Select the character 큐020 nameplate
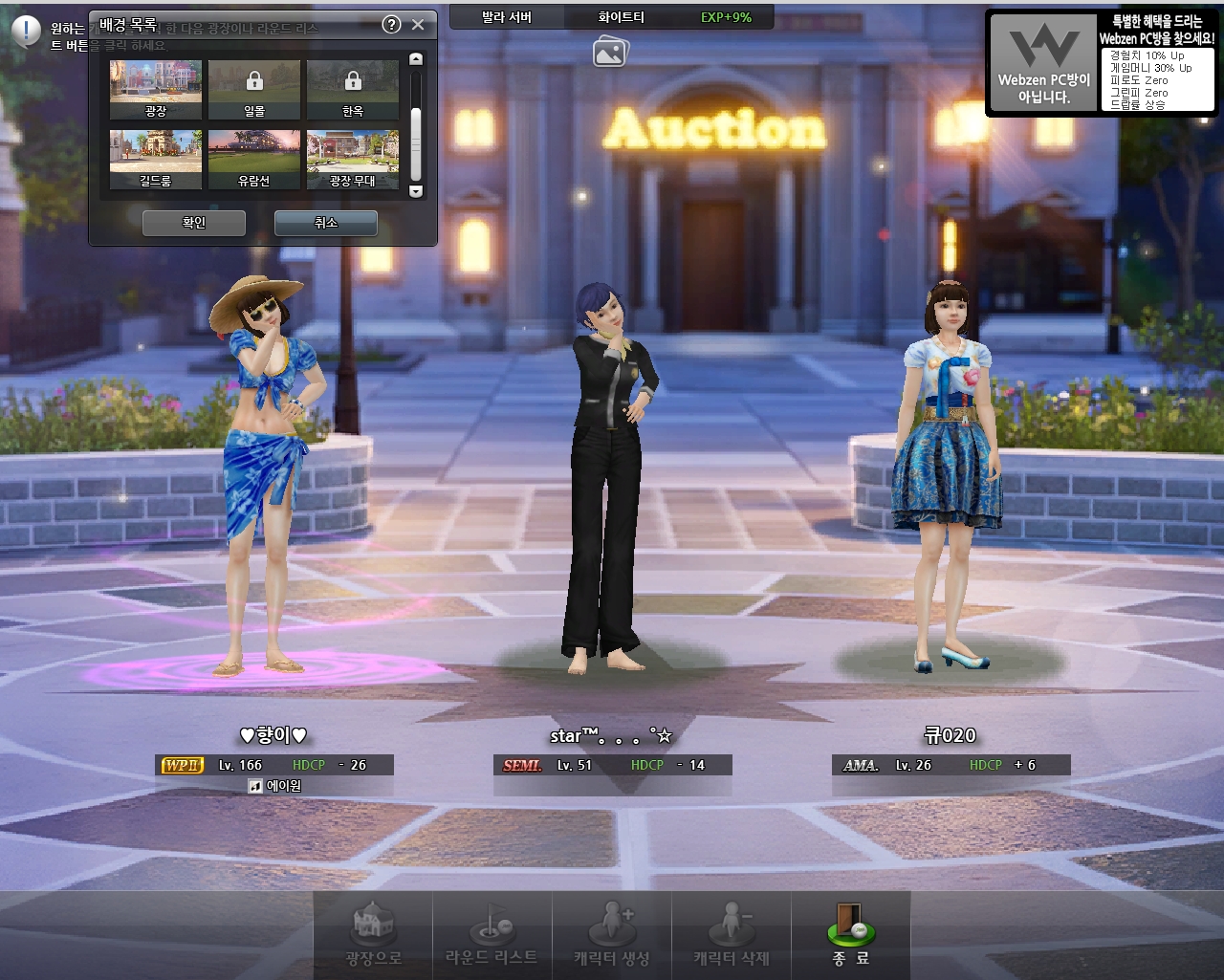The width and height of the screenshot is (1224, 980). (x=951, y=736)
